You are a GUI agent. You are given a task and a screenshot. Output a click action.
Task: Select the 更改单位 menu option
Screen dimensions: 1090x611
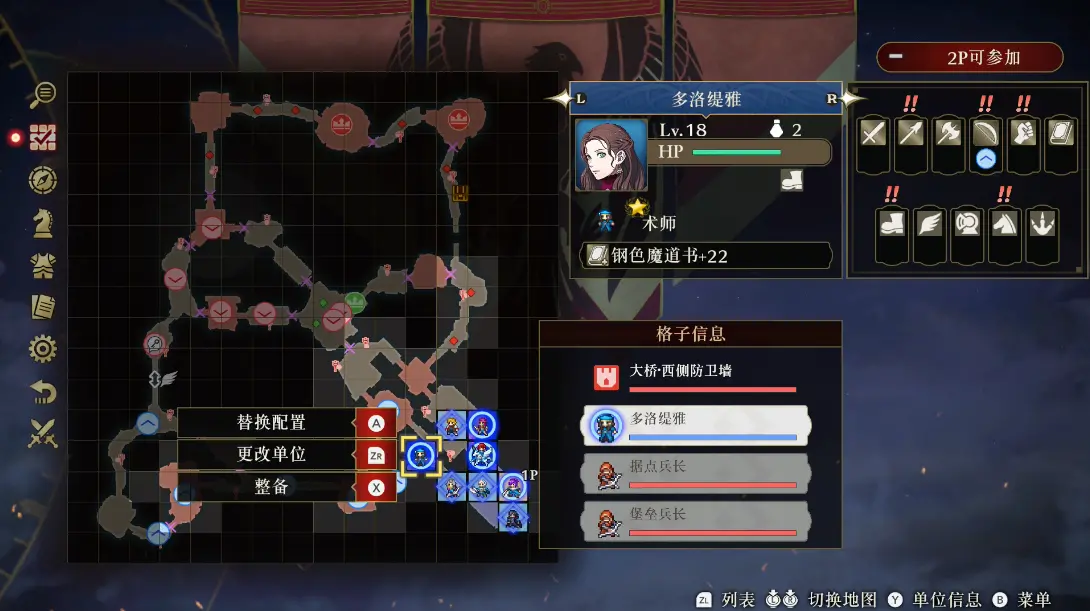271,455
